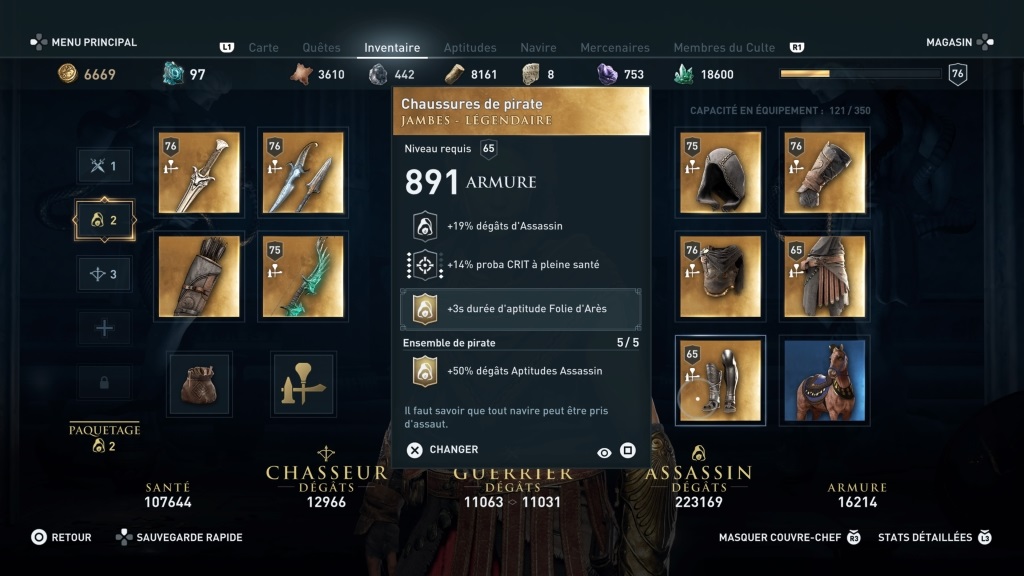
Task: Select loadout slot 2 with assassin icon
Action: [105, 220]
